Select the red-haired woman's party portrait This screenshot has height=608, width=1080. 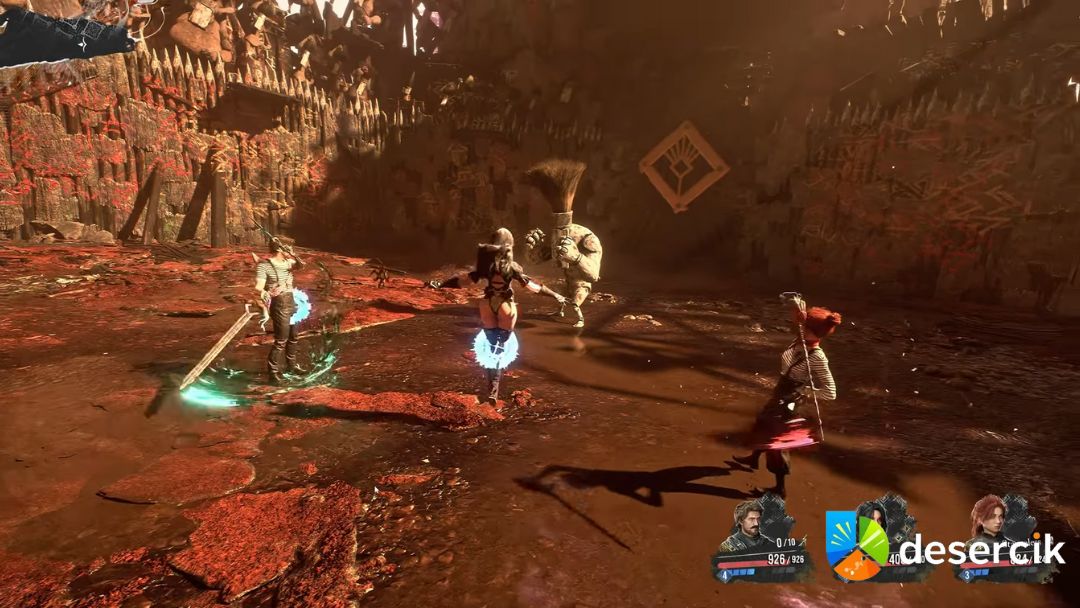(x=987, y=519)
